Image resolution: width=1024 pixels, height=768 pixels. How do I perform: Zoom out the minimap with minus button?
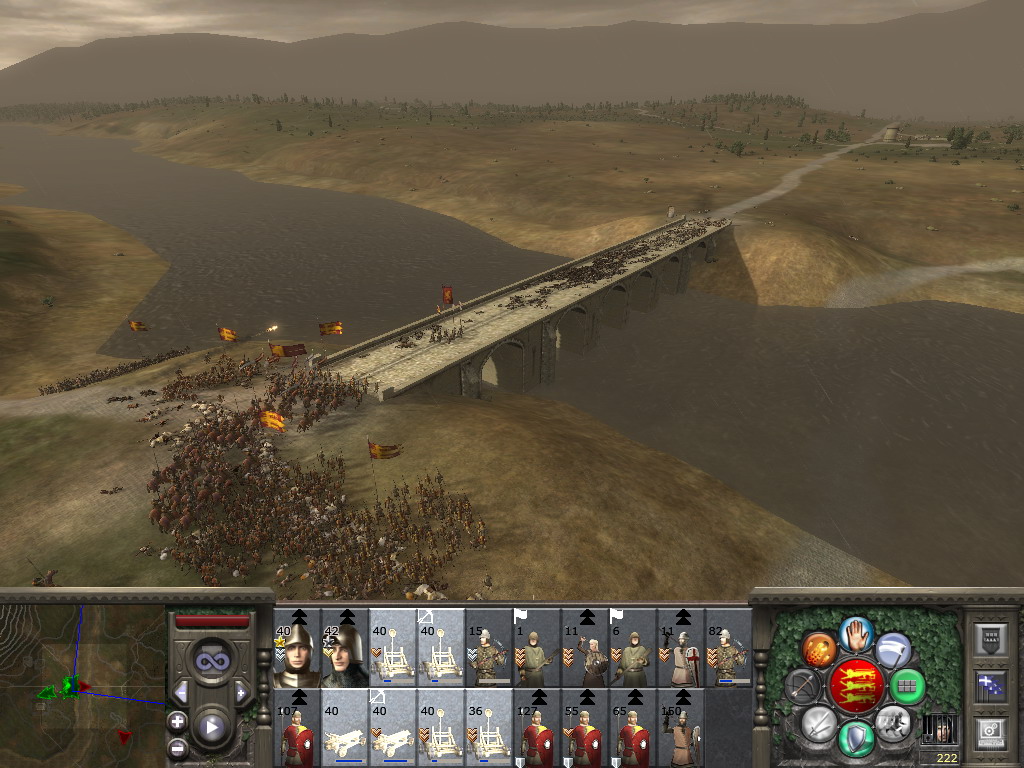178,746
